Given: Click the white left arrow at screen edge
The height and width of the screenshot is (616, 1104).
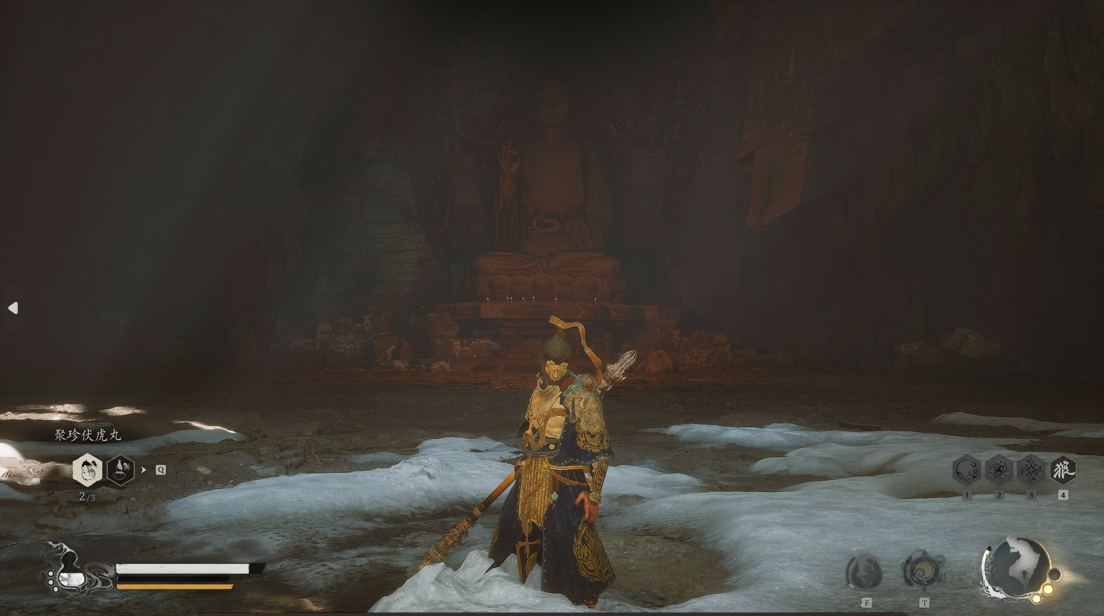Looking at the screenshot, I should point(13,308).
